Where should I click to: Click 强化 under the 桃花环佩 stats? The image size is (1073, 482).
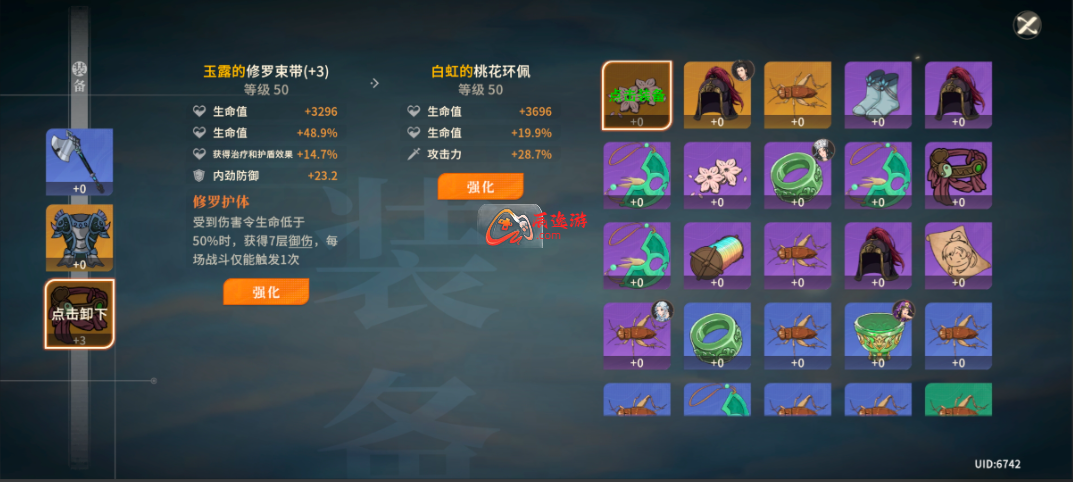(x=480, y=187)
